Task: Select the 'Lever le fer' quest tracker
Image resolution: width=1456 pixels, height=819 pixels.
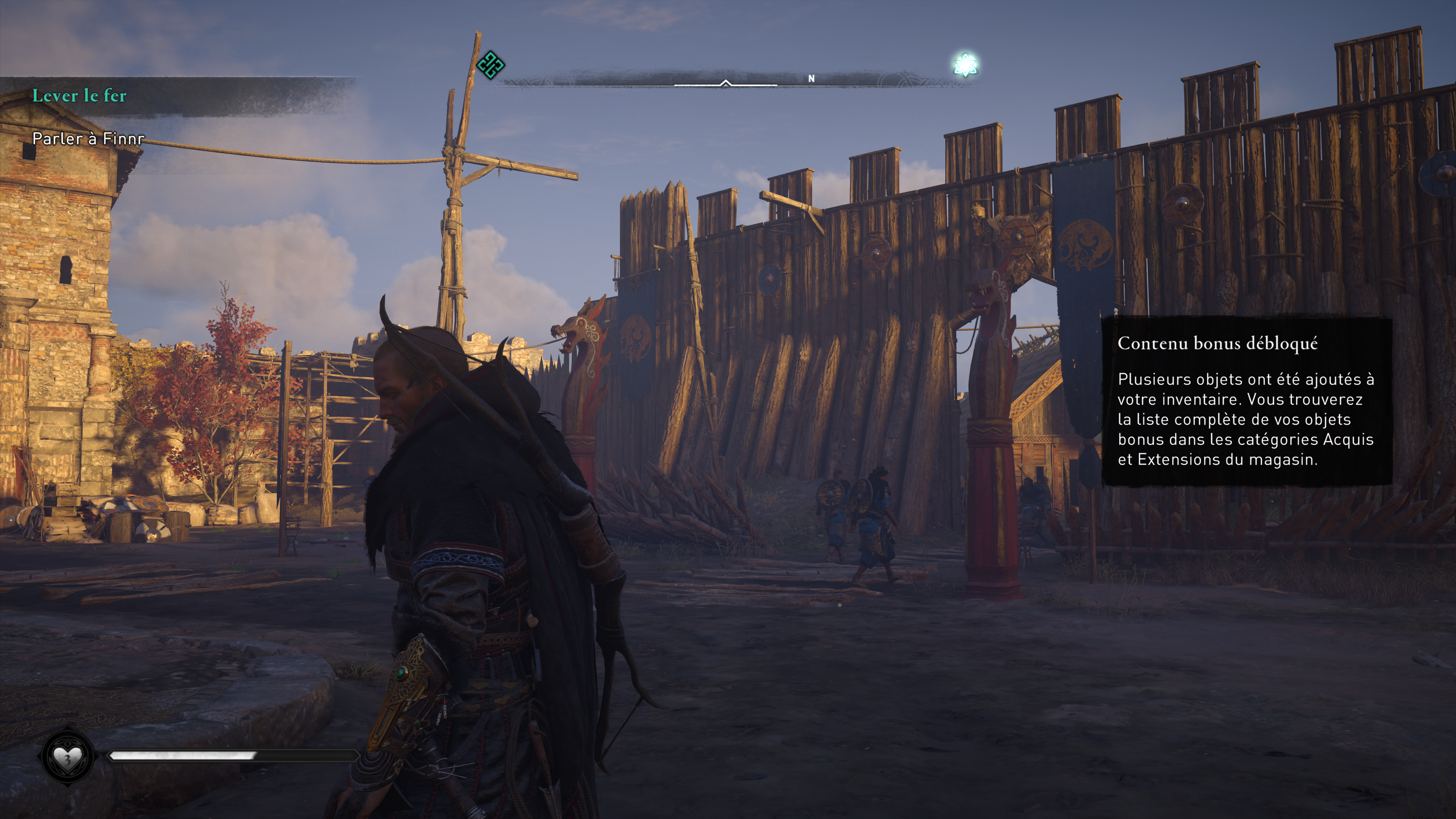Action: pyautogui.click(x=80, y=96)
